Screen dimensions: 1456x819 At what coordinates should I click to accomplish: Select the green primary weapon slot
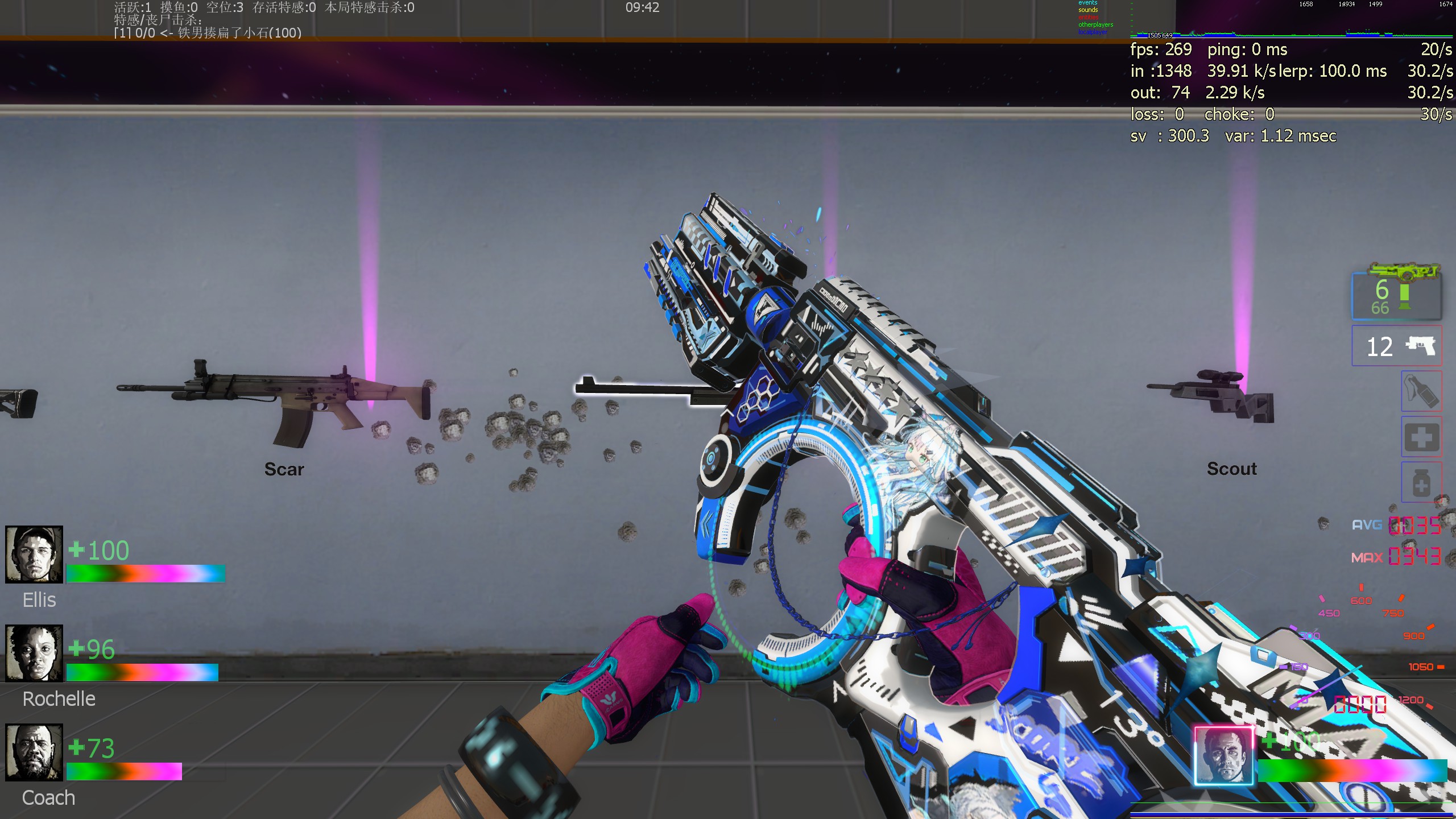click(x=1396, y=293)
